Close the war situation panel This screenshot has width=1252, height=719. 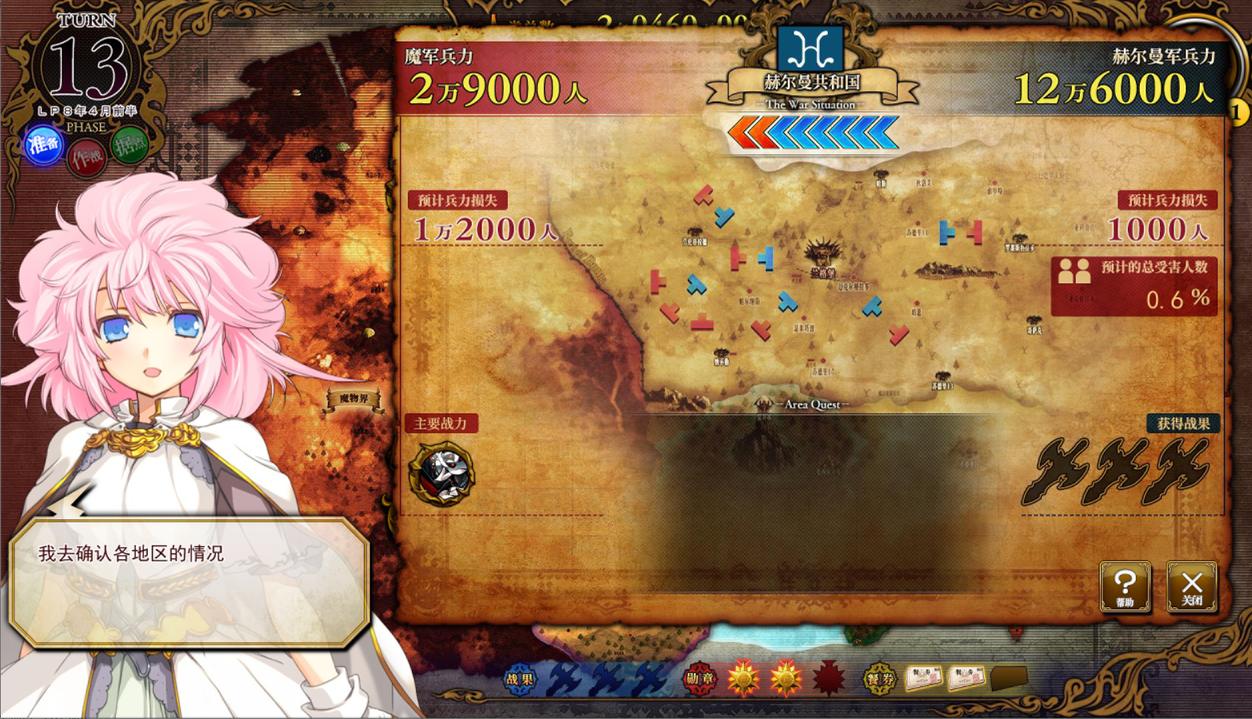[1192, 587]
